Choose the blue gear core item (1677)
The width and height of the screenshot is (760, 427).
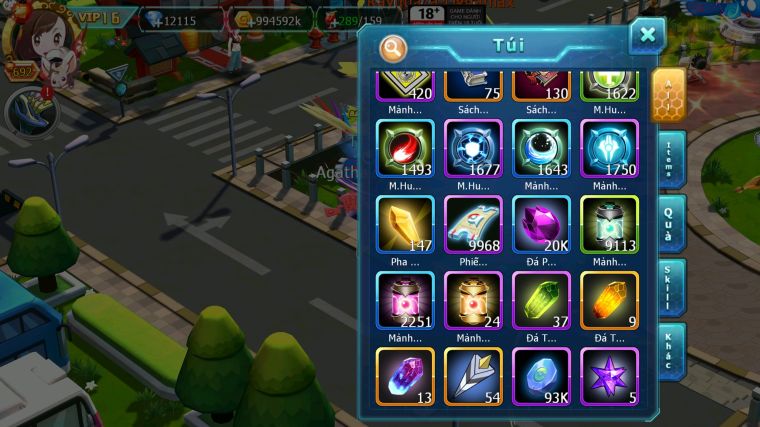(473, 149)
